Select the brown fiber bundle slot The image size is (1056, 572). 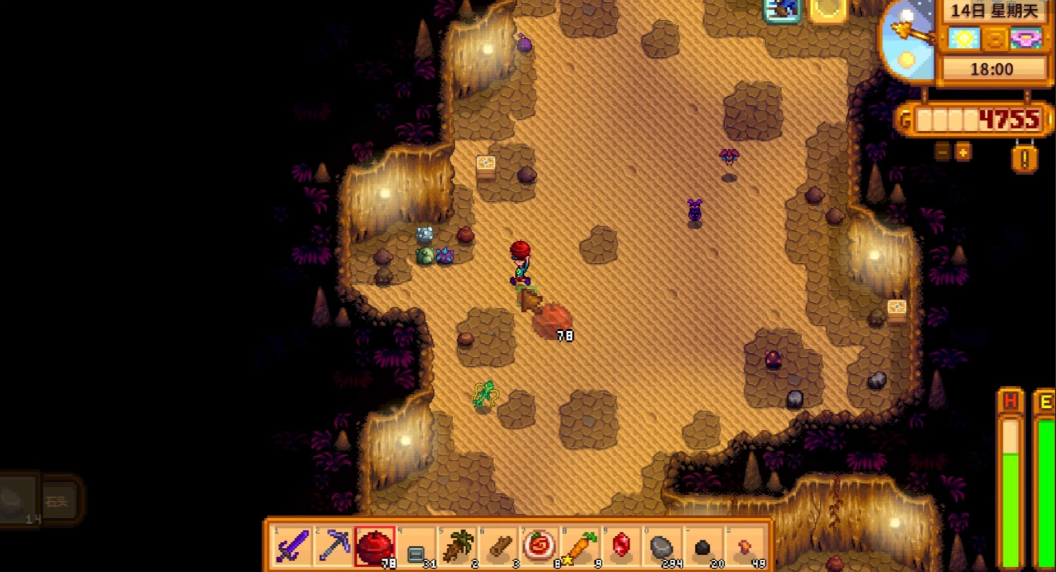(x=457, y=546)
